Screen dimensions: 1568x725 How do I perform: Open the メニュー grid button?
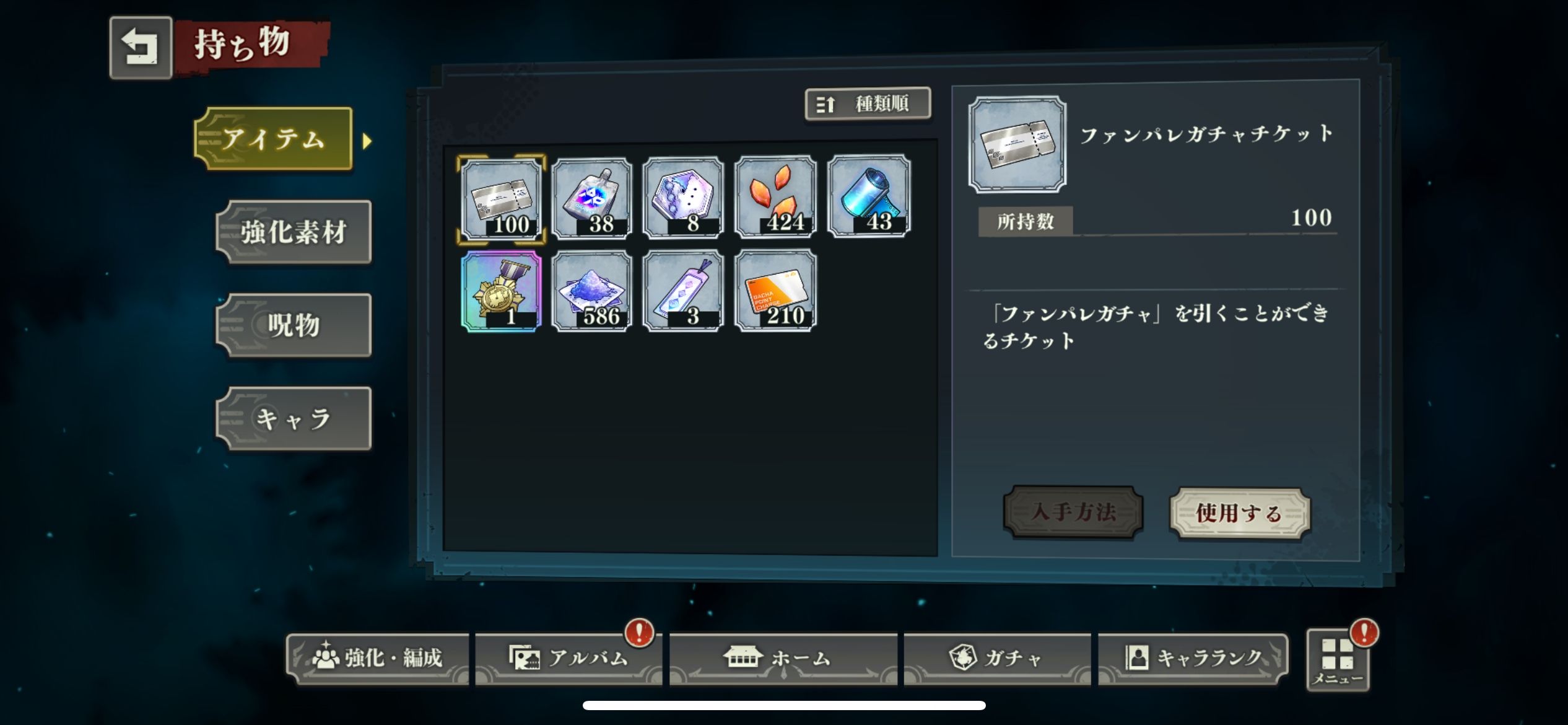coord(1338,661)
